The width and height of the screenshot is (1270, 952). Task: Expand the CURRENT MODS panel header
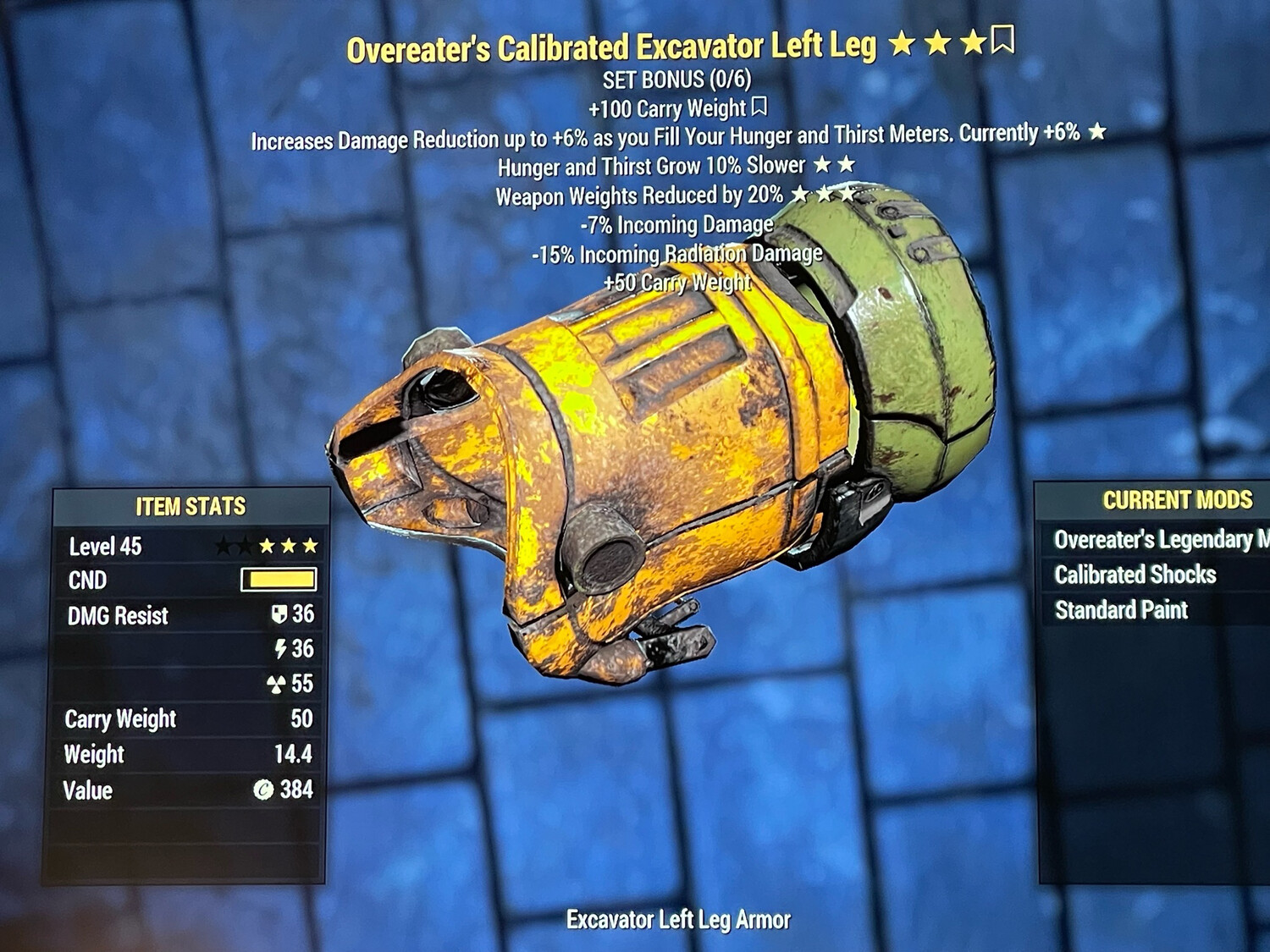pyautogui.click(x=1179, y=499)
